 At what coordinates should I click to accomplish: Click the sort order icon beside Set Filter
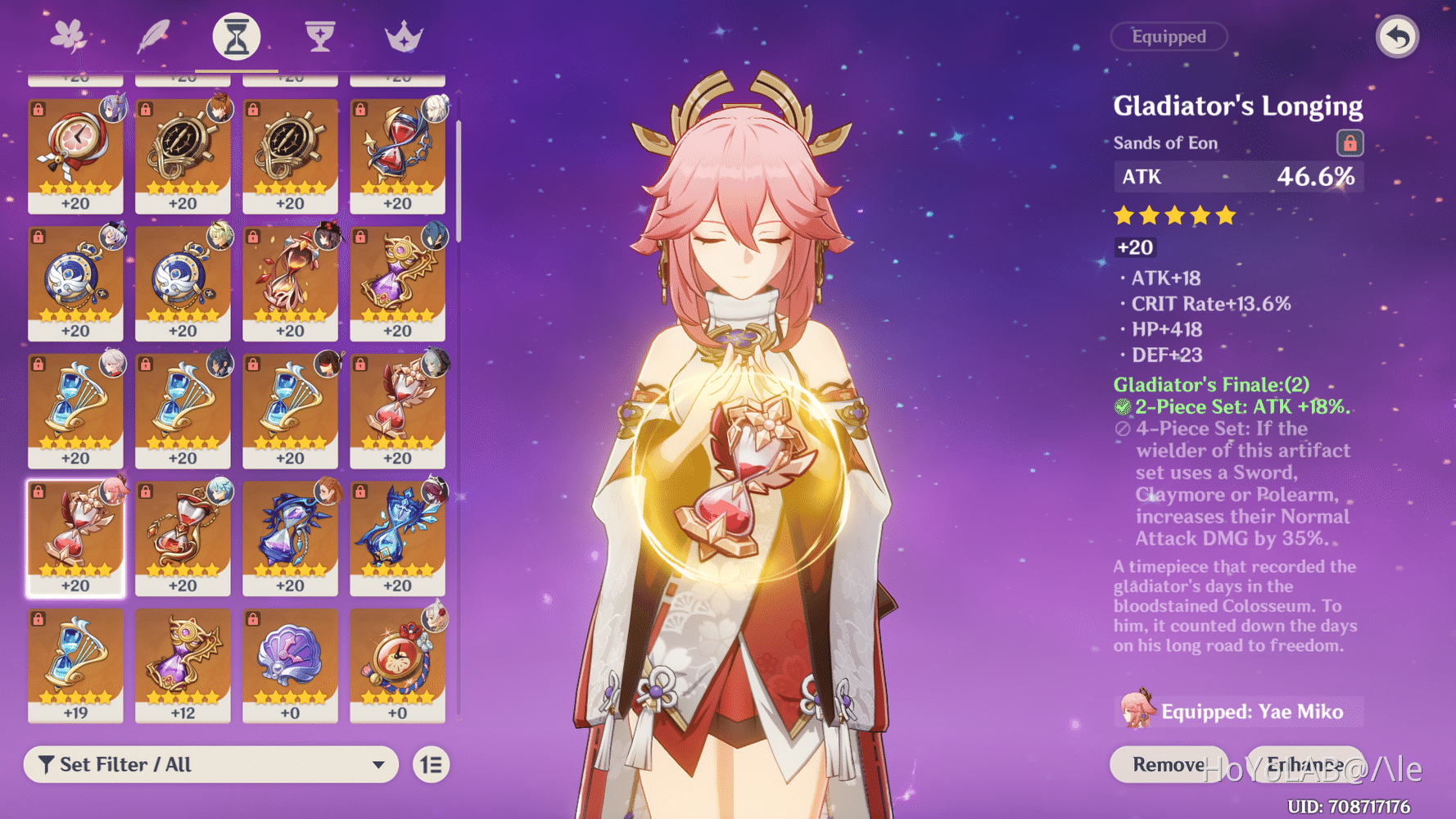430,764
